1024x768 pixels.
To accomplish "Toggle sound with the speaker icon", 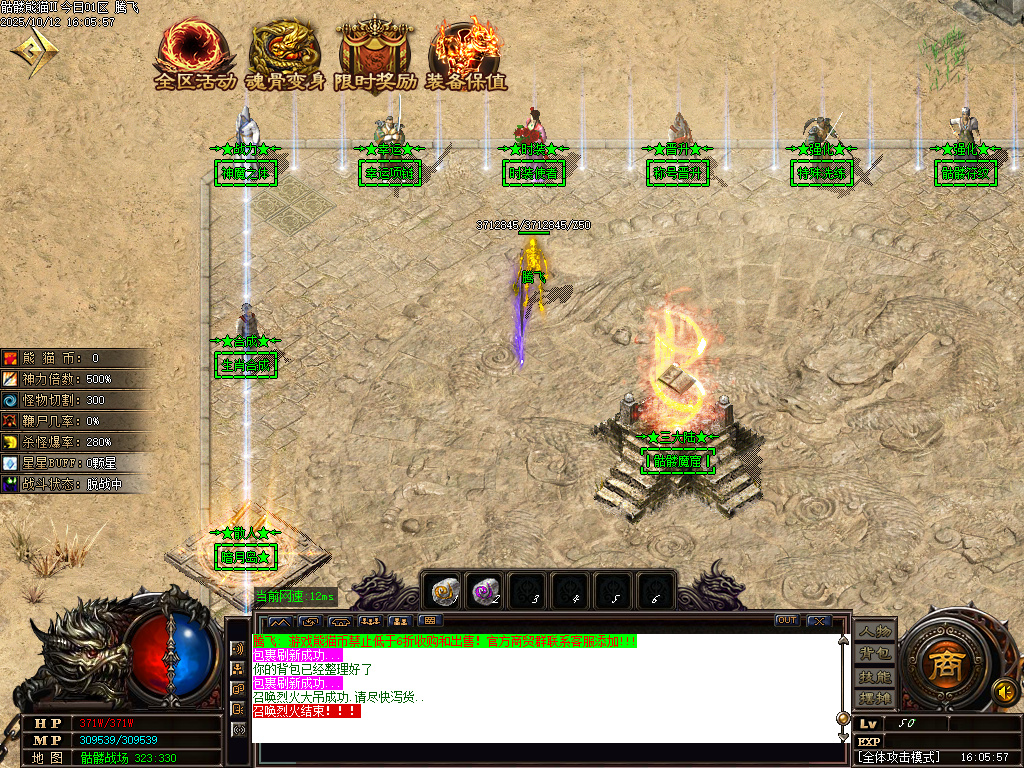I will point(1003,690).
